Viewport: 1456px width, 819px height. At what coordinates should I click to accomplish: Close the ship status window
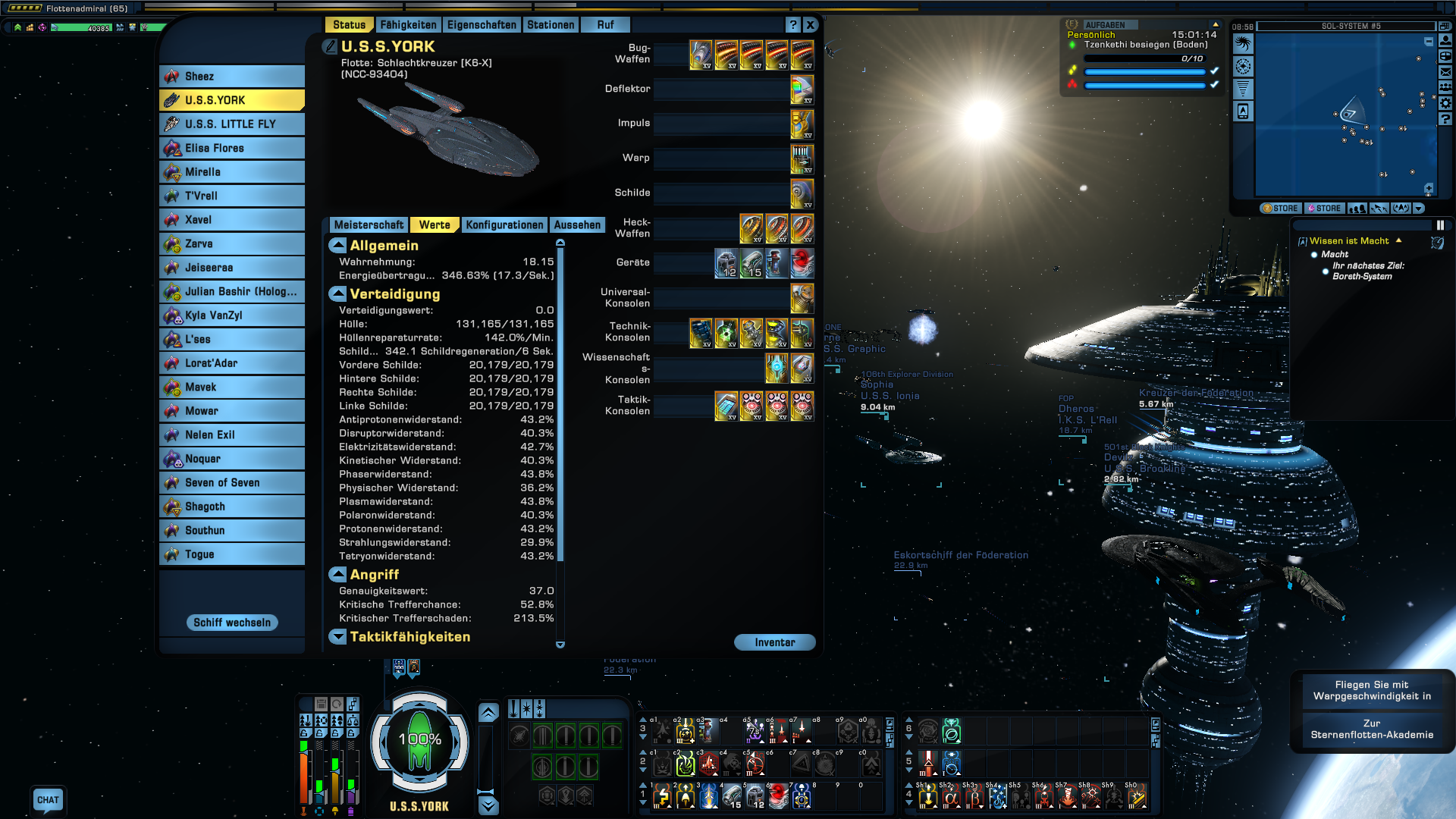(x=811, y=25)
